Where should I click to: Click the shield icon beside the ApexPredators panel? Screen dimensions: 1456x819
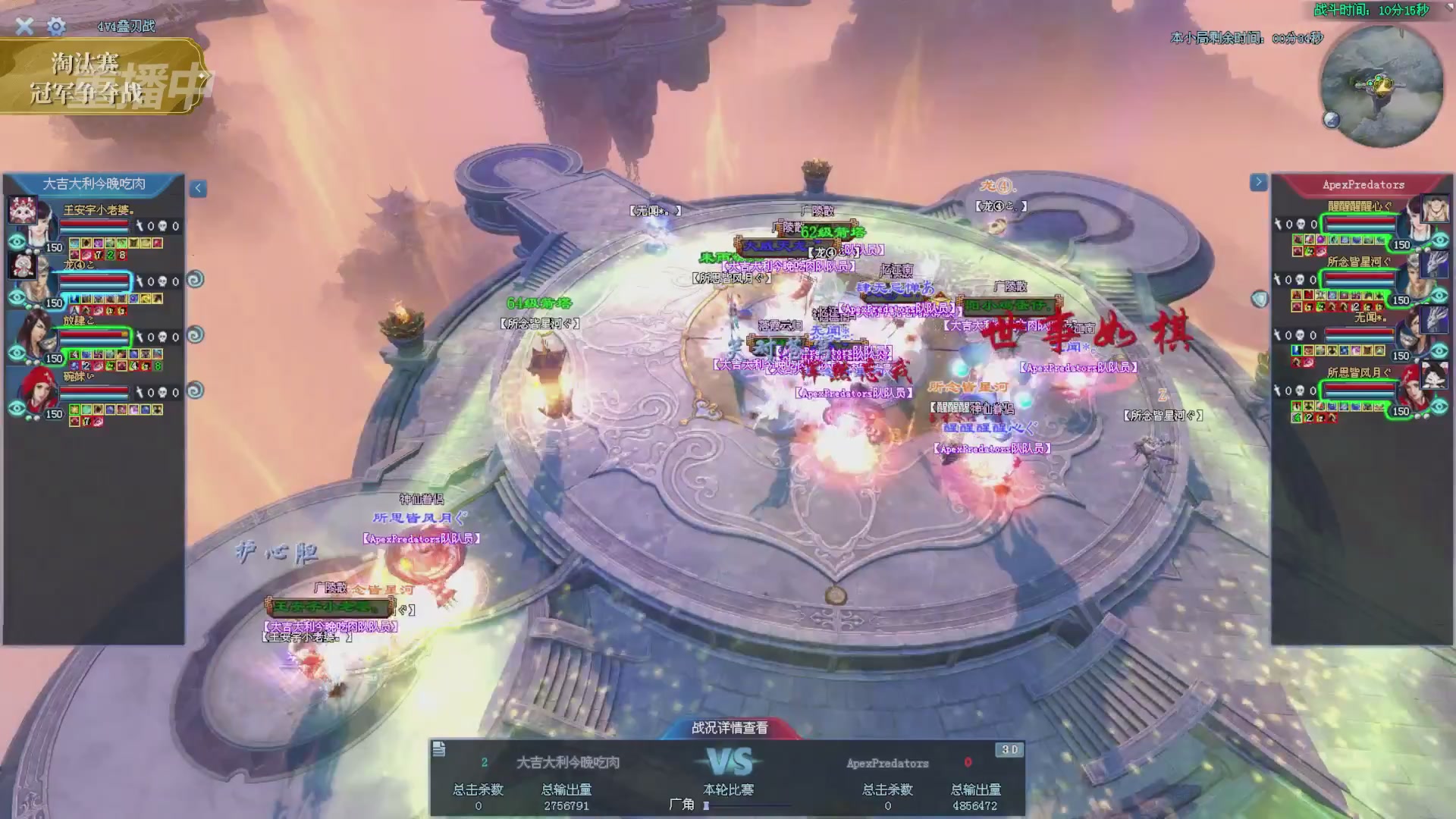pos(1260,299)
